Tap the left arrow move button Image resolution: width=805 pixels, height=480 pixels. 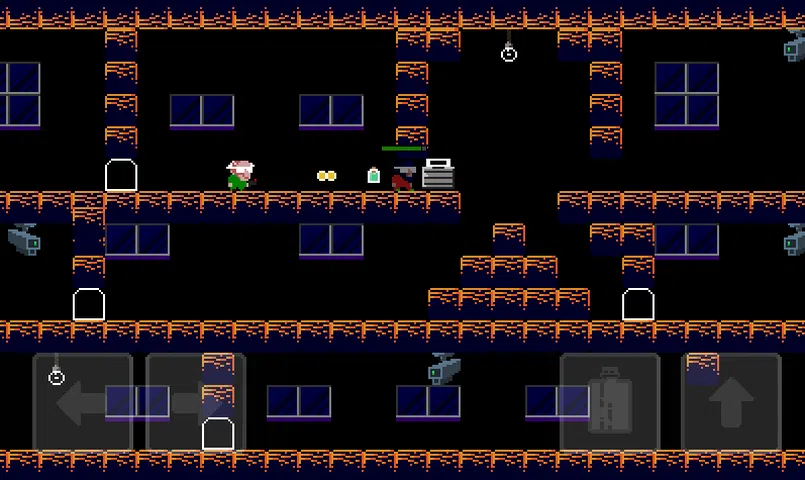pyautogui.click(x=83, y=403)
